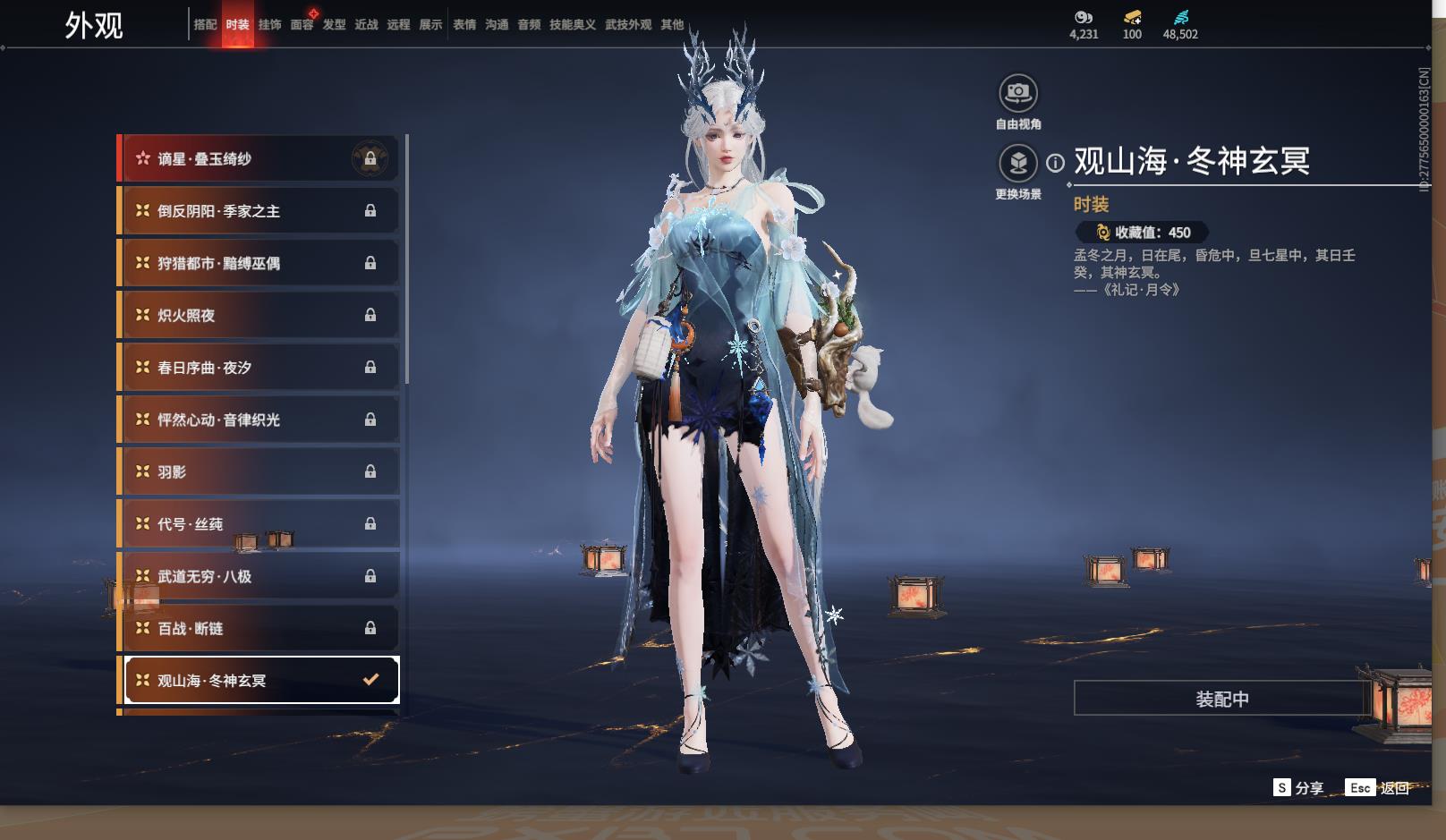
Task: Select the 百战·断链 outfit
Action: pos(259,629)
